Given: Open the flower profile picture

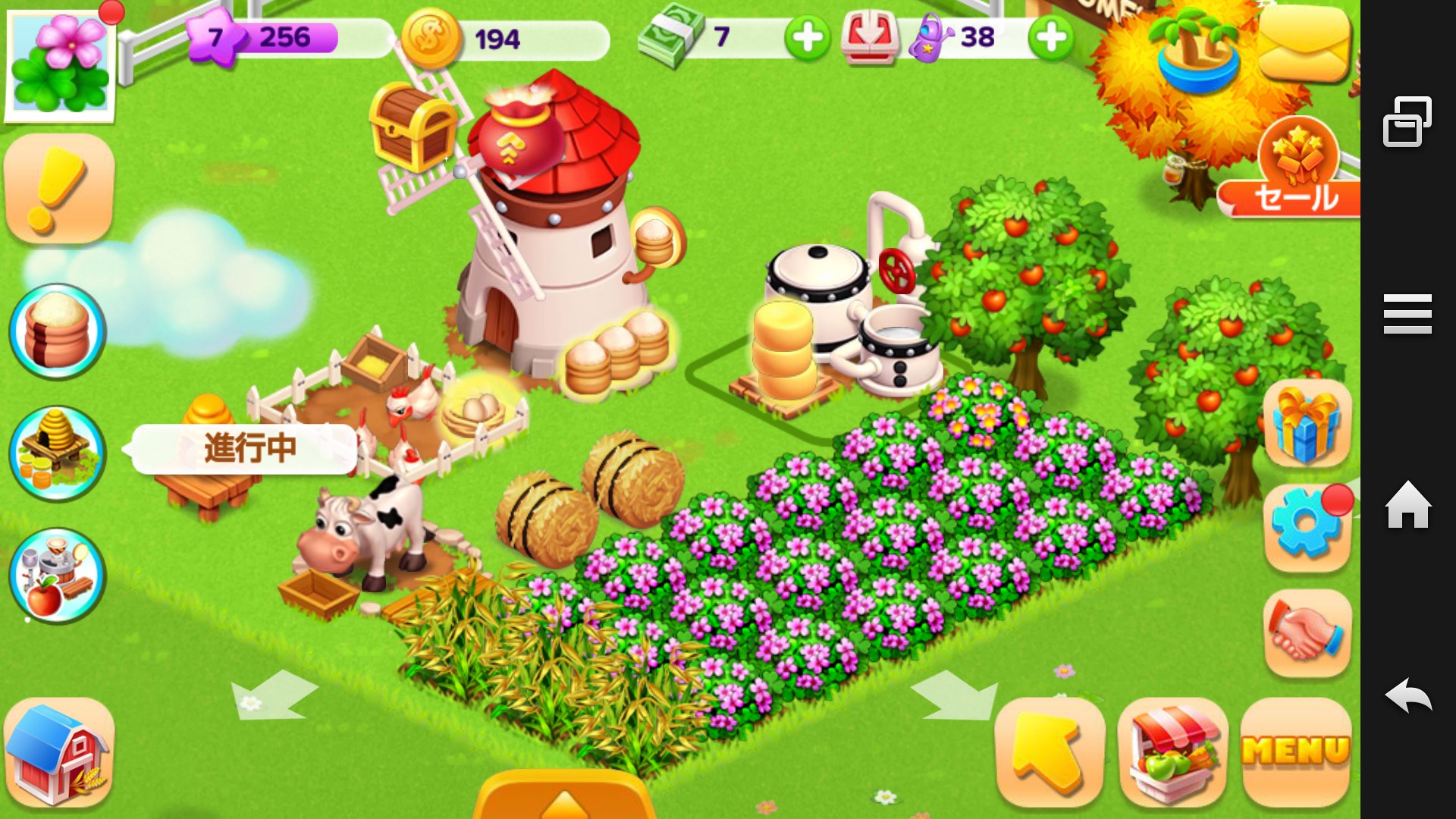Looking at the screenshot, I should point(61,64).
